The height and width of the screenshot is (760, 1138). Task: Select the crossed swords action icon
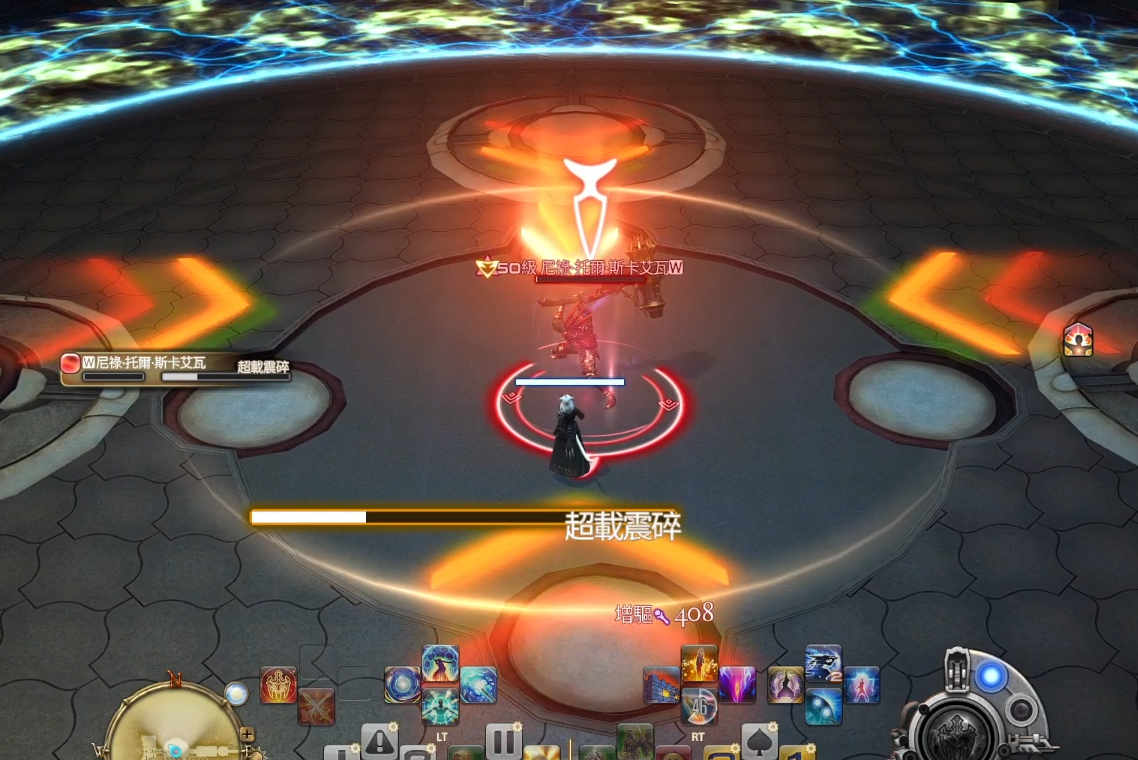point(316,705)
